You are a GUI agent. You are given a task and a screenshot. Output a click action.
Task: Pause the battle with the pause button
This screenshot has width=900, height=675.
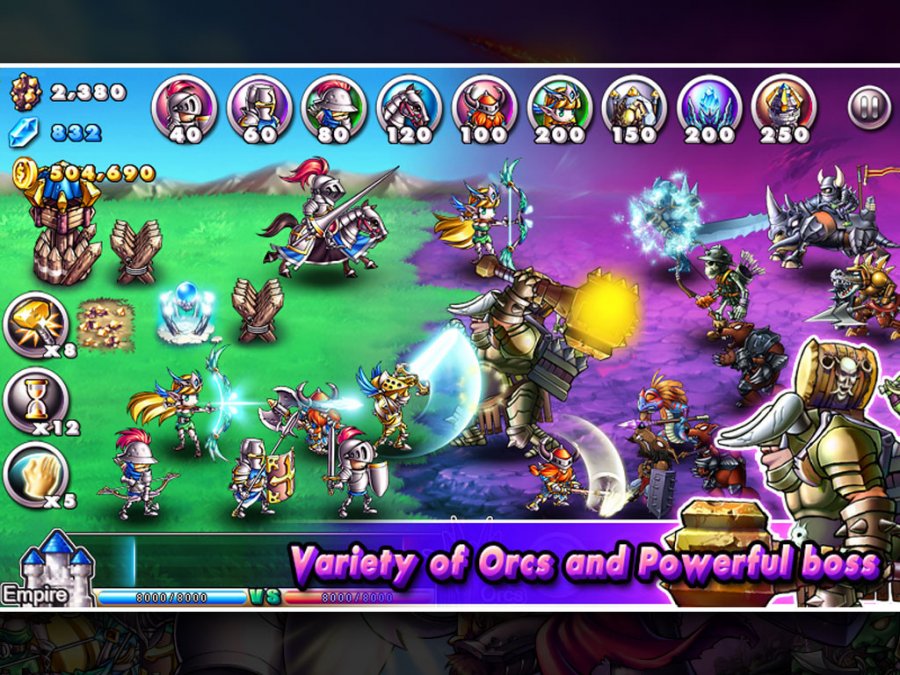click(x=868, y=107)
